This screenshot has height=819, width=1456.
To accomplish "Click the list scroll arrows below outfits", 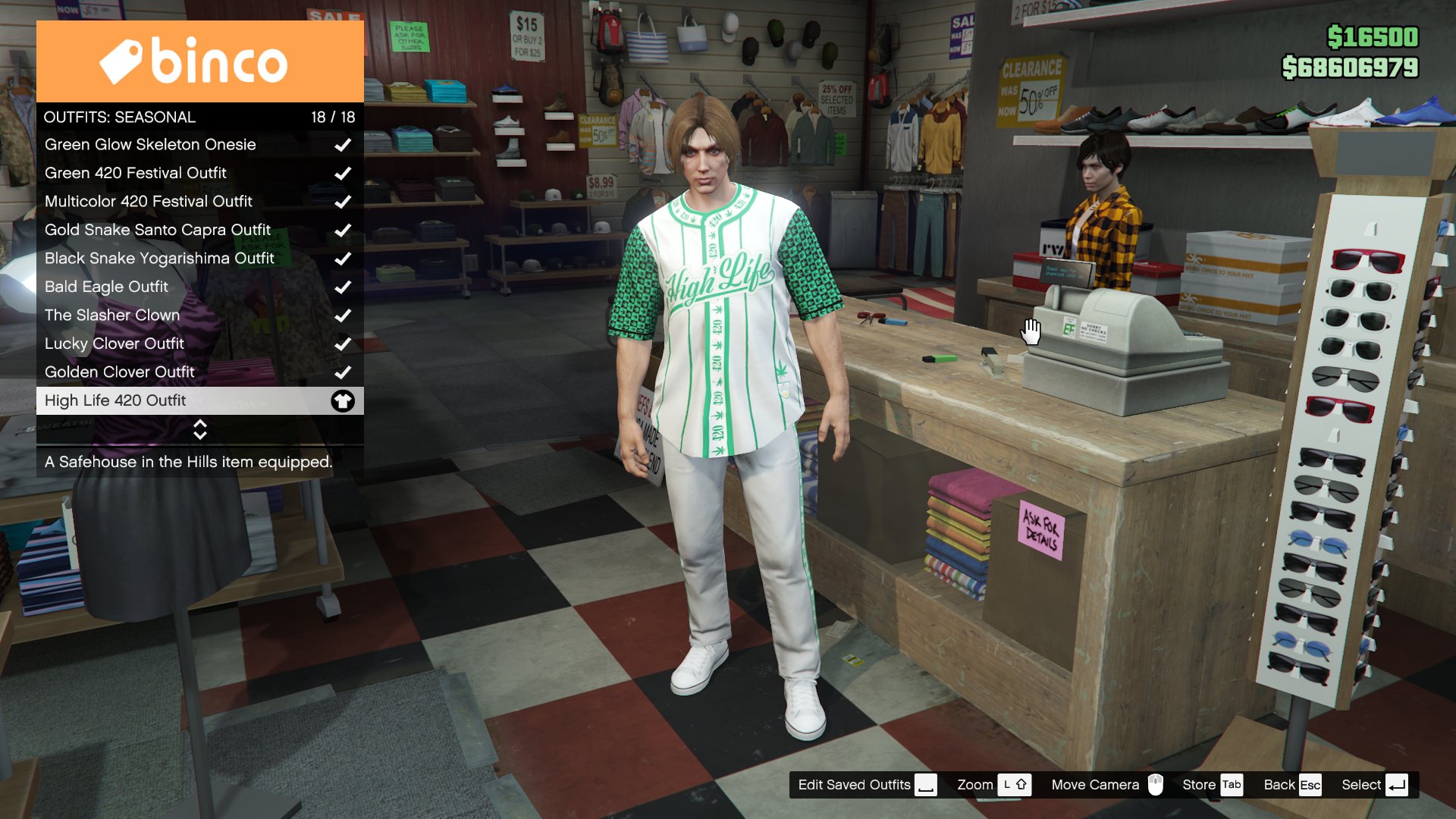I will (x=200, y=429).
